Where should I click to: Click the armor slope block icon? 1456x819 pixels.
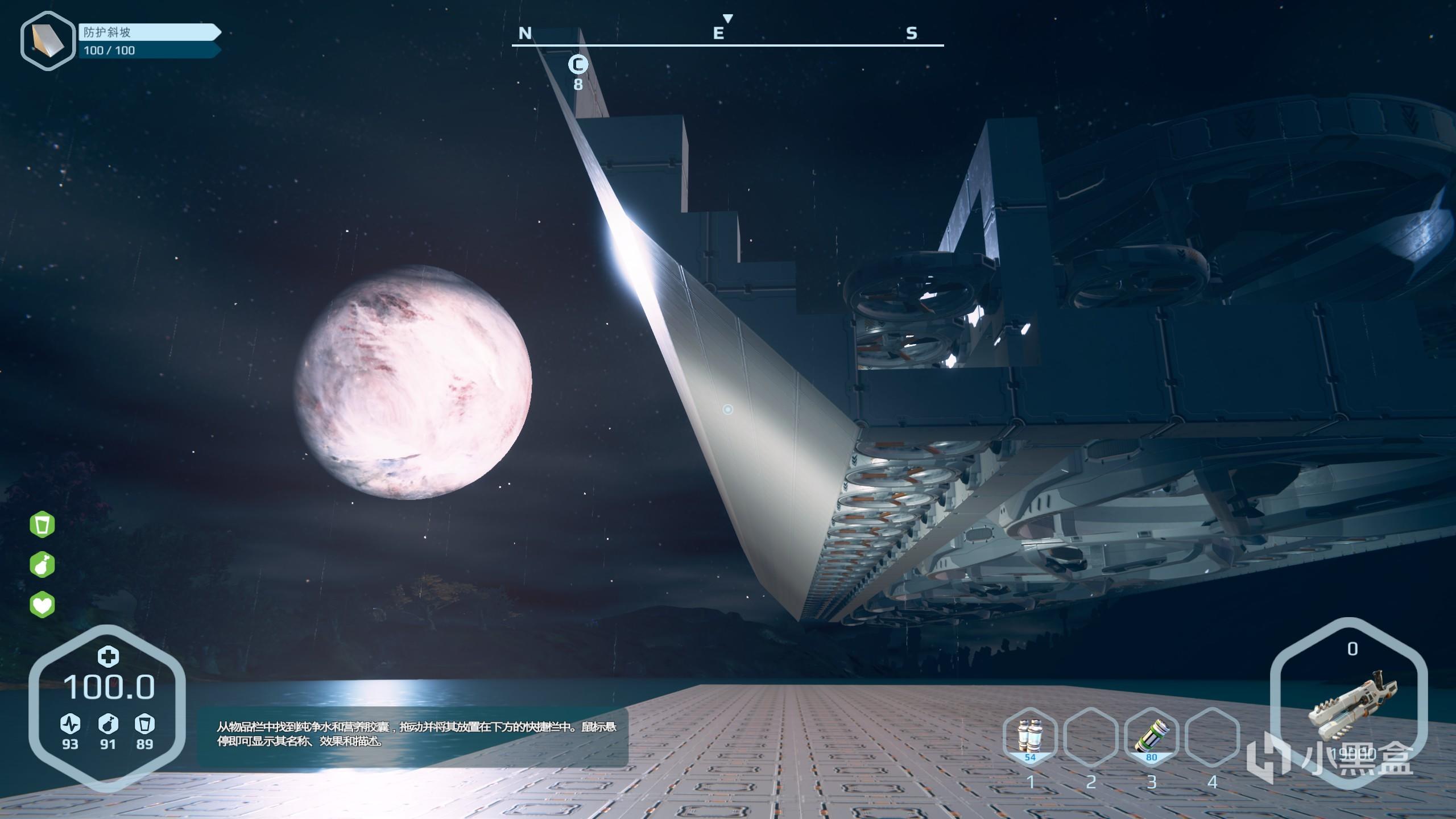pyautogui.click(x=48, y=41)
